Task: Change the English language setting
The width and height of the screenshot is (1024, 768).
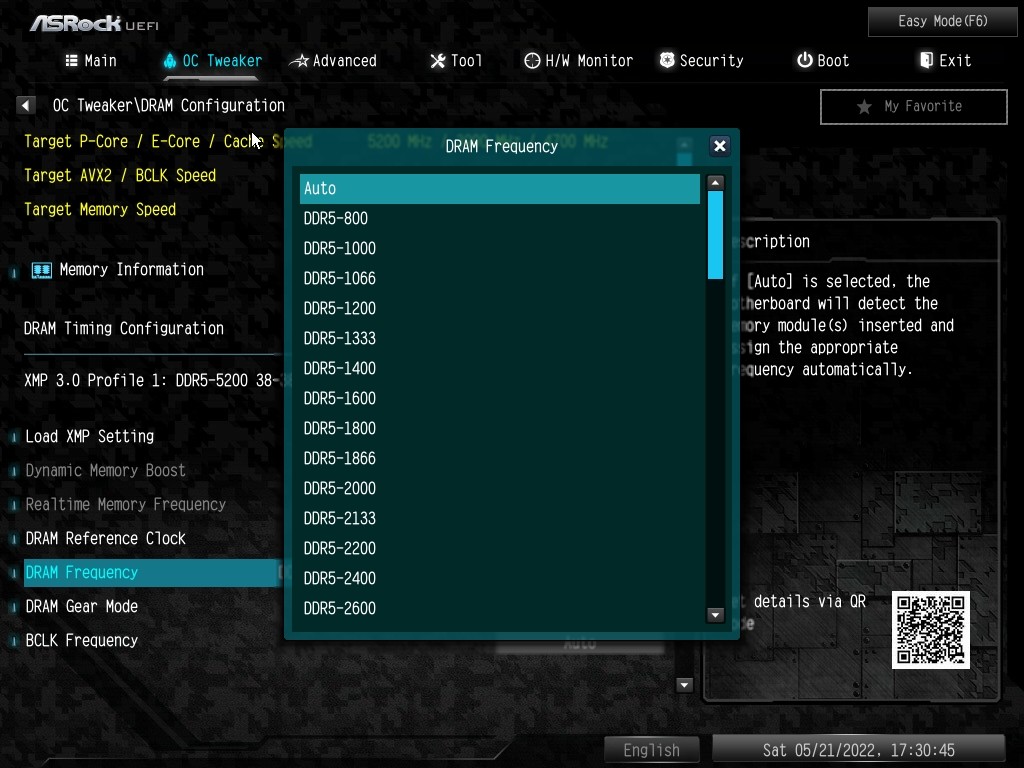Action: tap(651, 750)
